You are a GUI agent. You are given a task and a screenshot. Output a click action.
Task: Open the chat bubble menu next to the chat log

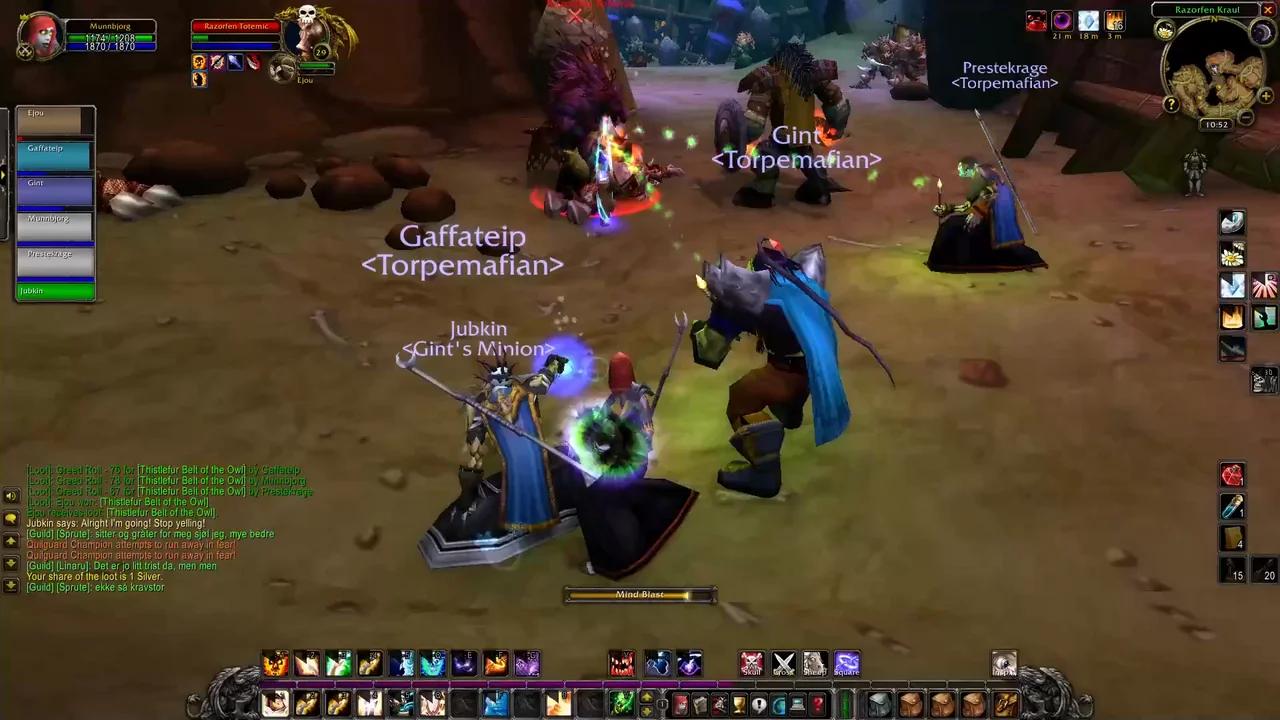pos(11,518)
